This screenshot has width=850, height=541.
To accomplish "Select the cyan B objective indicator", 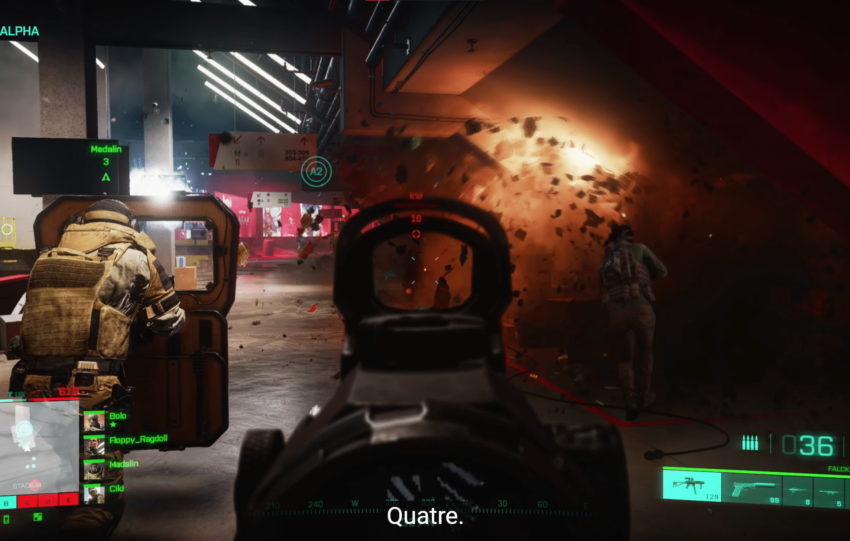I will click(8, 500).
